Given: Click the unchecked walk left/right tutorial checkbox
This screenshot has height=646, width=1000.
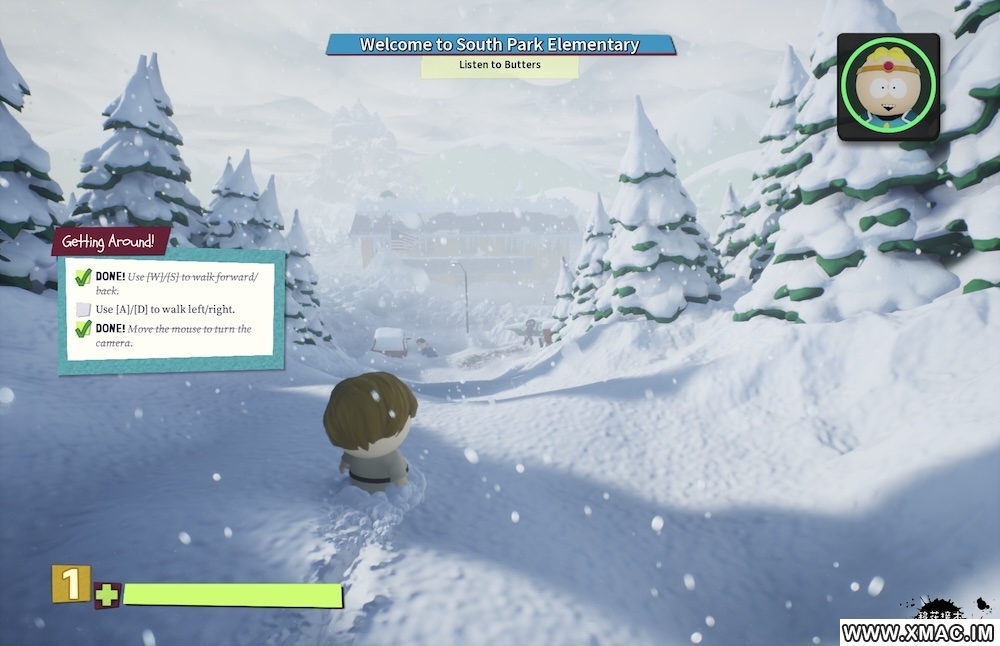Looking at the screenshot, I should (84, 309).
